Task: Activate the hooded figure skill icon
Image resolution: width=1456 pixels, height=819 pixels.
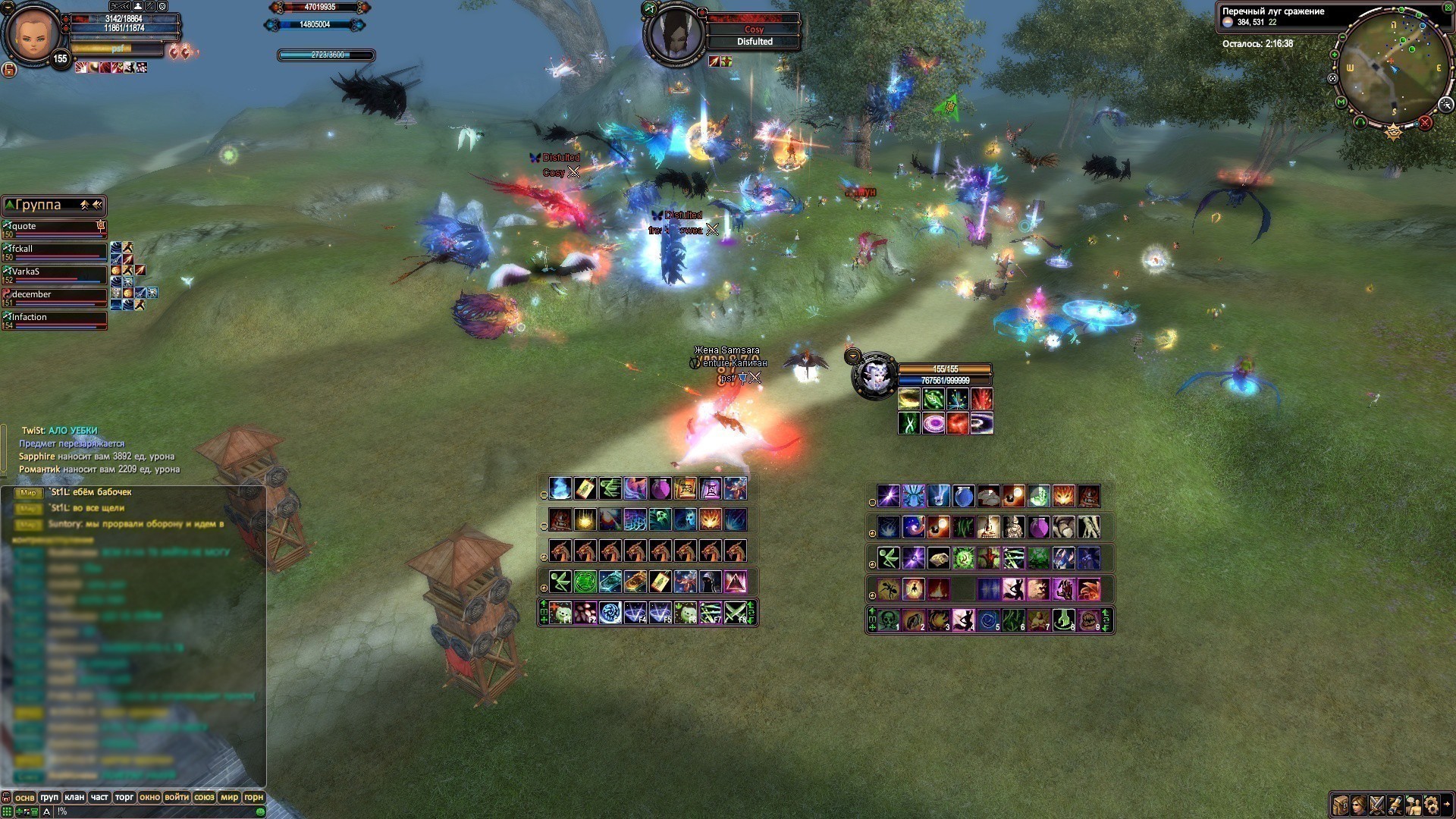Action: click(710, 582)
